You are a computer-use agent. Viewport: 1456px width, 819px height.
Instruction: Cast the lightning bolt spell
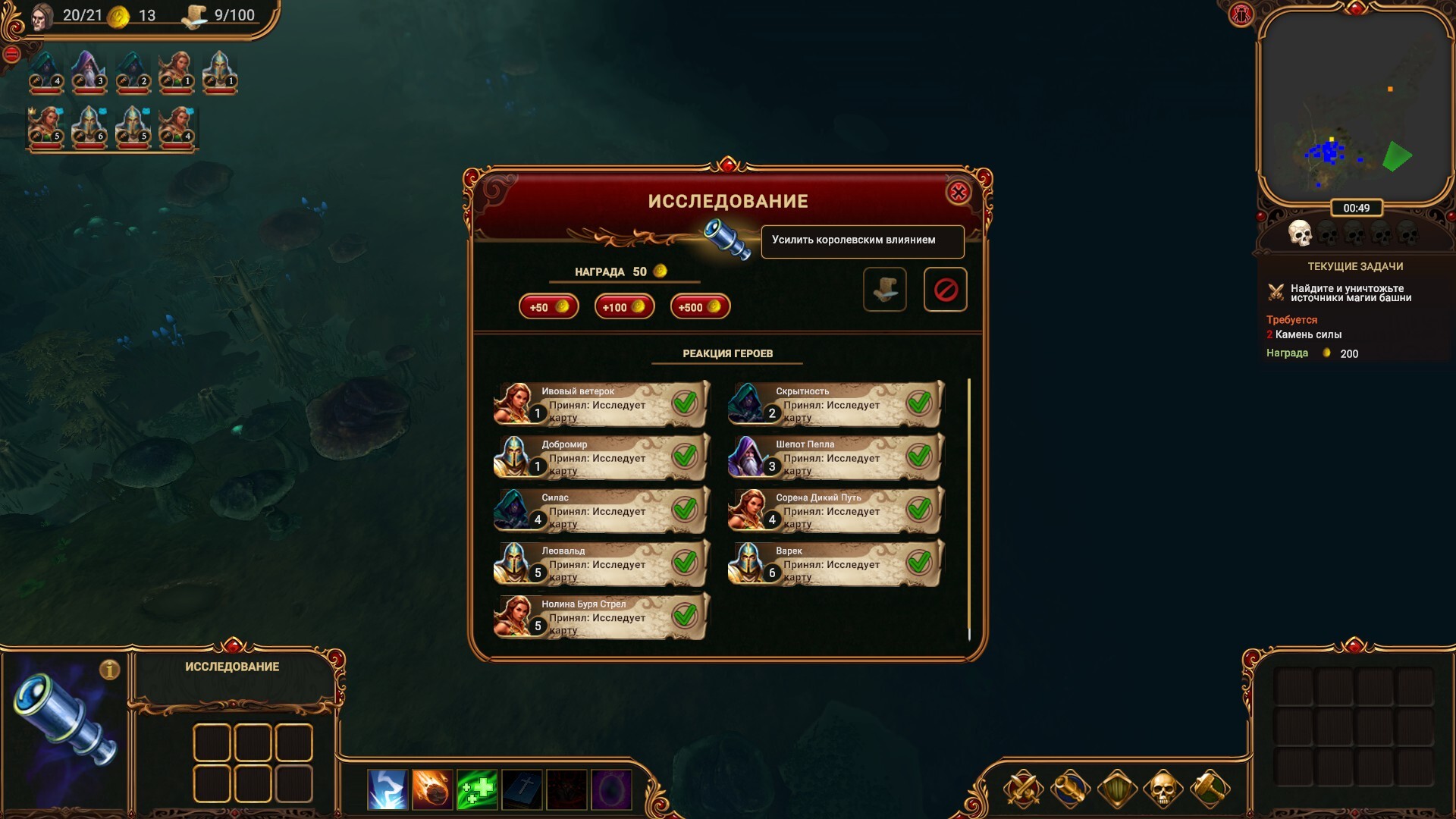tap(388, 789)
